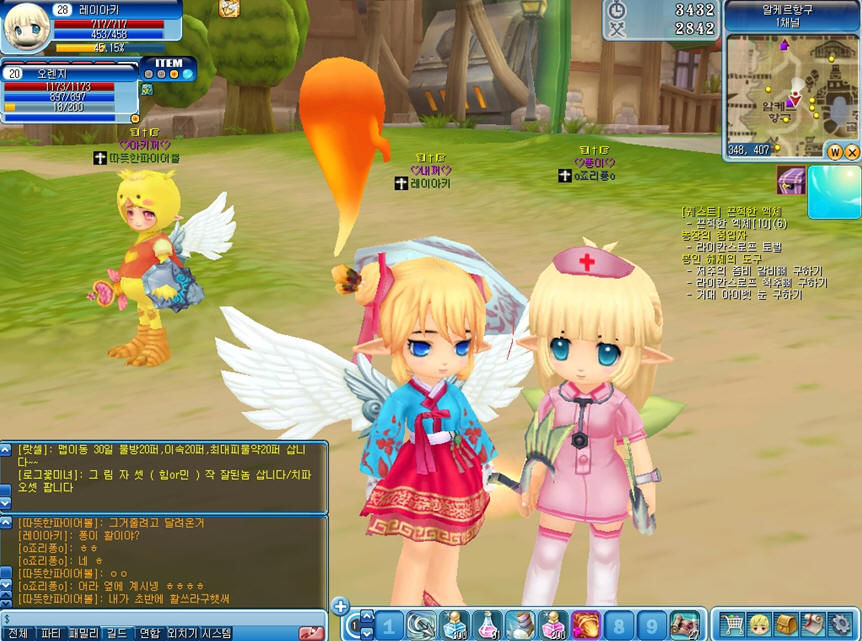
Task: Show the 시스템 (System) chat tab
Action: [216, 633]
